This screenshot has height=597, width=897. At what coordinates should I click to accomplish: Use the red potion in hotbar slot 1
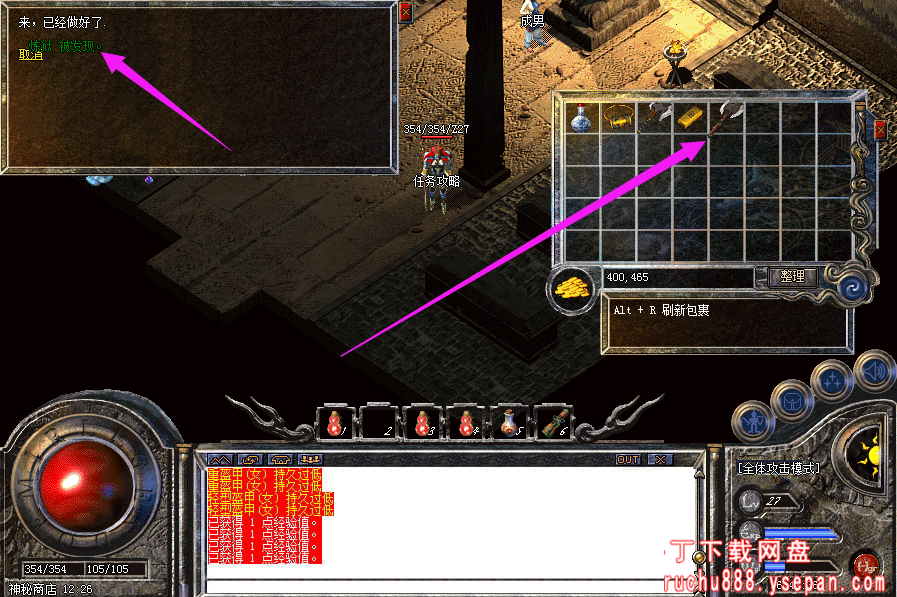[334, 423]
